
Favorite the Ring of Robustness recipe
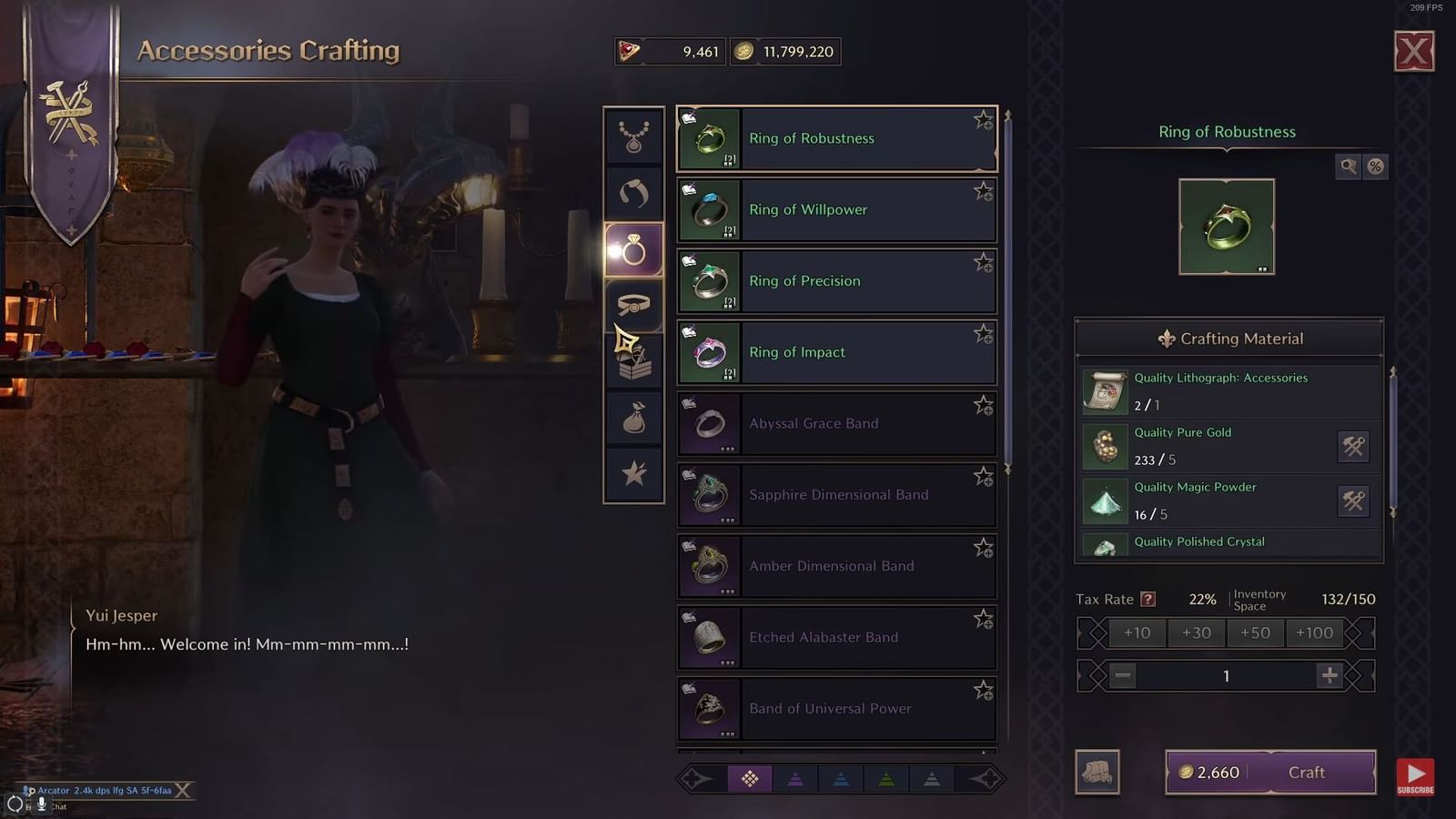pyautogui.click(x=984, y=119)
